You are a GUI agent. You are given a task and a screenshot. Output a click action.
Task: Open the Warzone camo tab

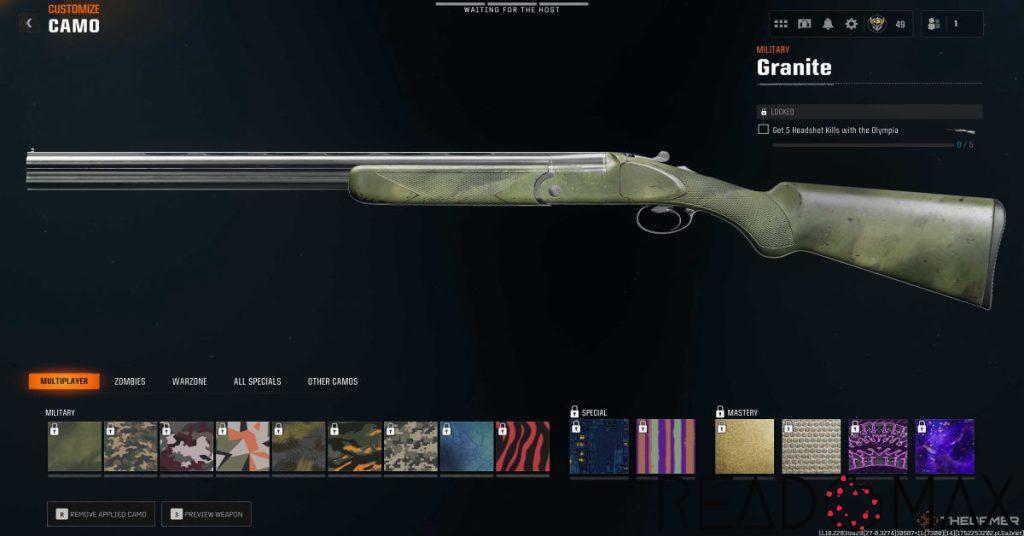point(189,381)
